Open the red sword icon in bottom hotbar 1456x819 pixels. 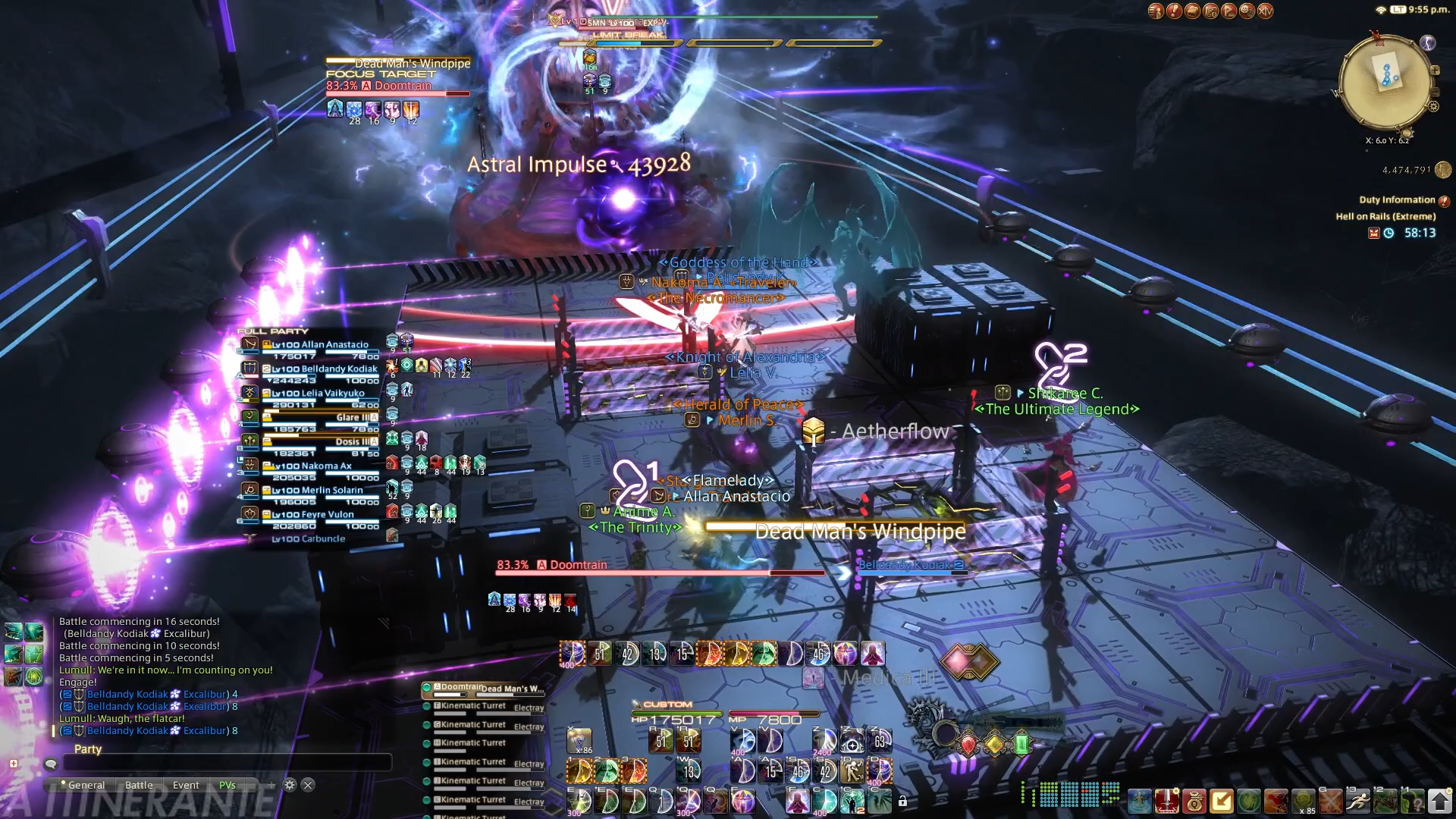click(x=1167, y=801)
